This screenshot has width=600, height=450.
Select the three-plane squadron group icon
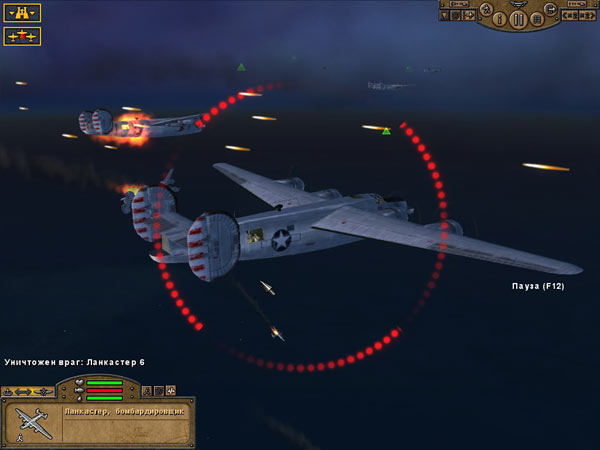(22, 36)
